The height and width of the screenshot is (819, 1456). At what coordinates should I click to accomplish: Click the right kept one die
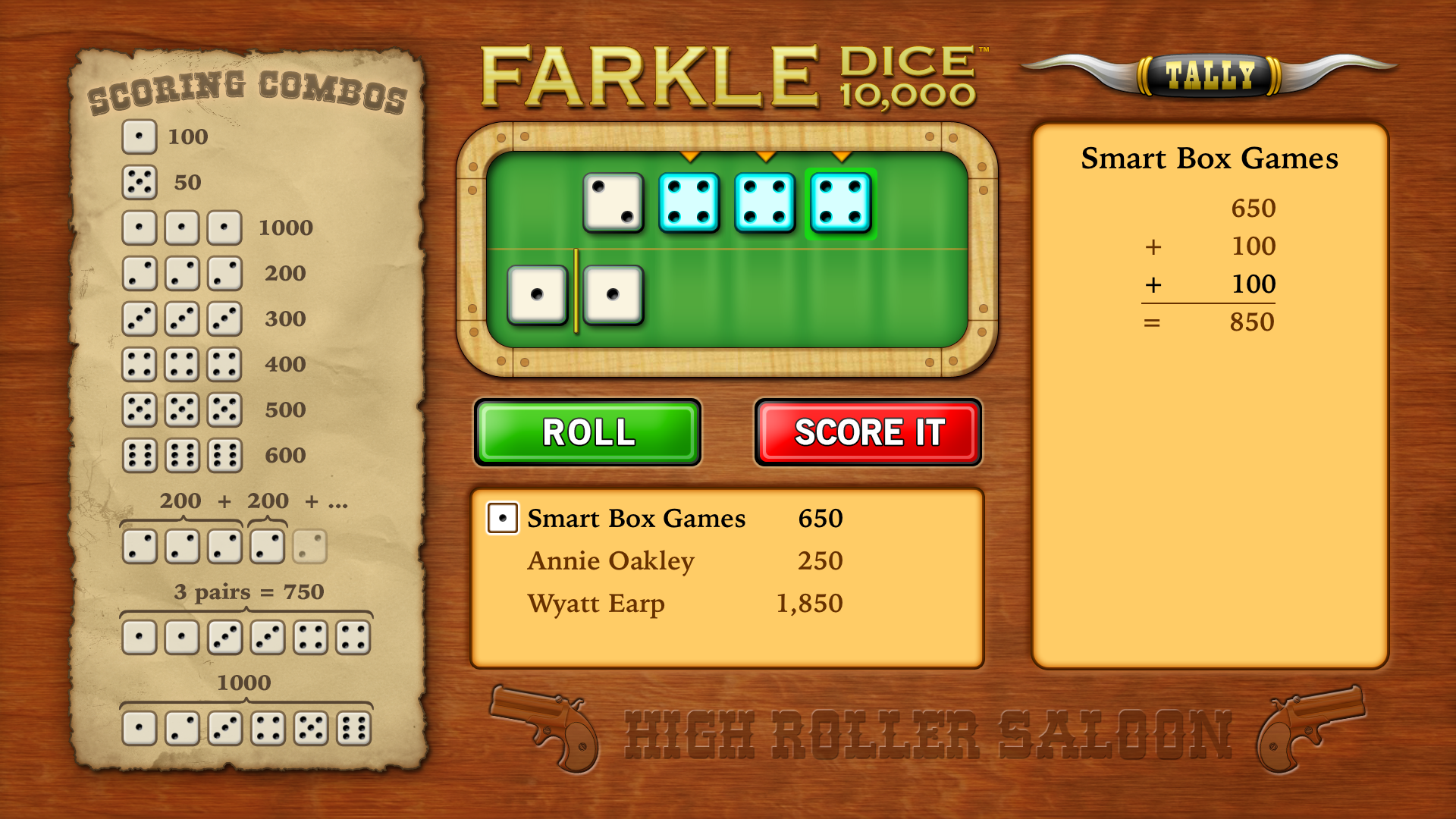point(613,294)
